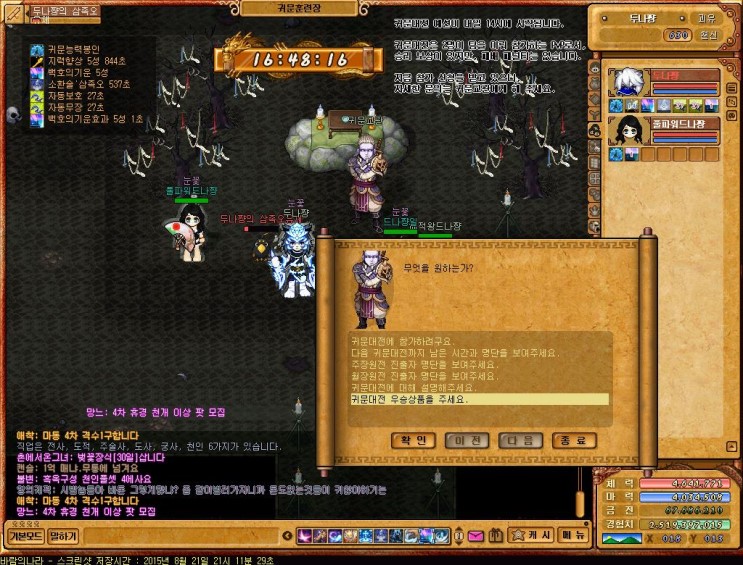743x565 pixels.
Task: Click the 변신 transform button
Action: pyautogui.click(x=707, y=34)
